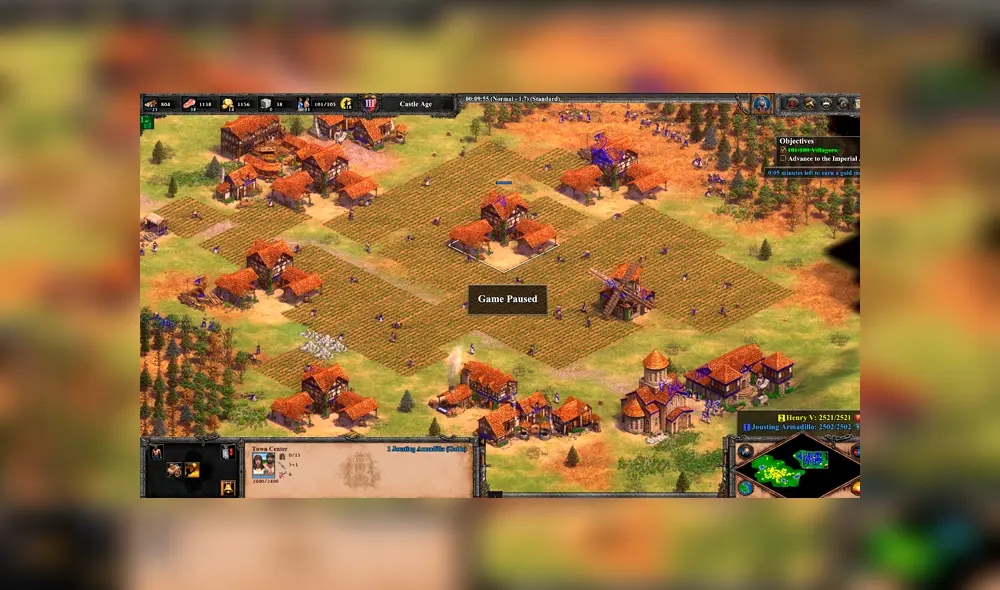The image size is (1000, 590).
Task: Click the orange orb minimap button
Action: 855,487
